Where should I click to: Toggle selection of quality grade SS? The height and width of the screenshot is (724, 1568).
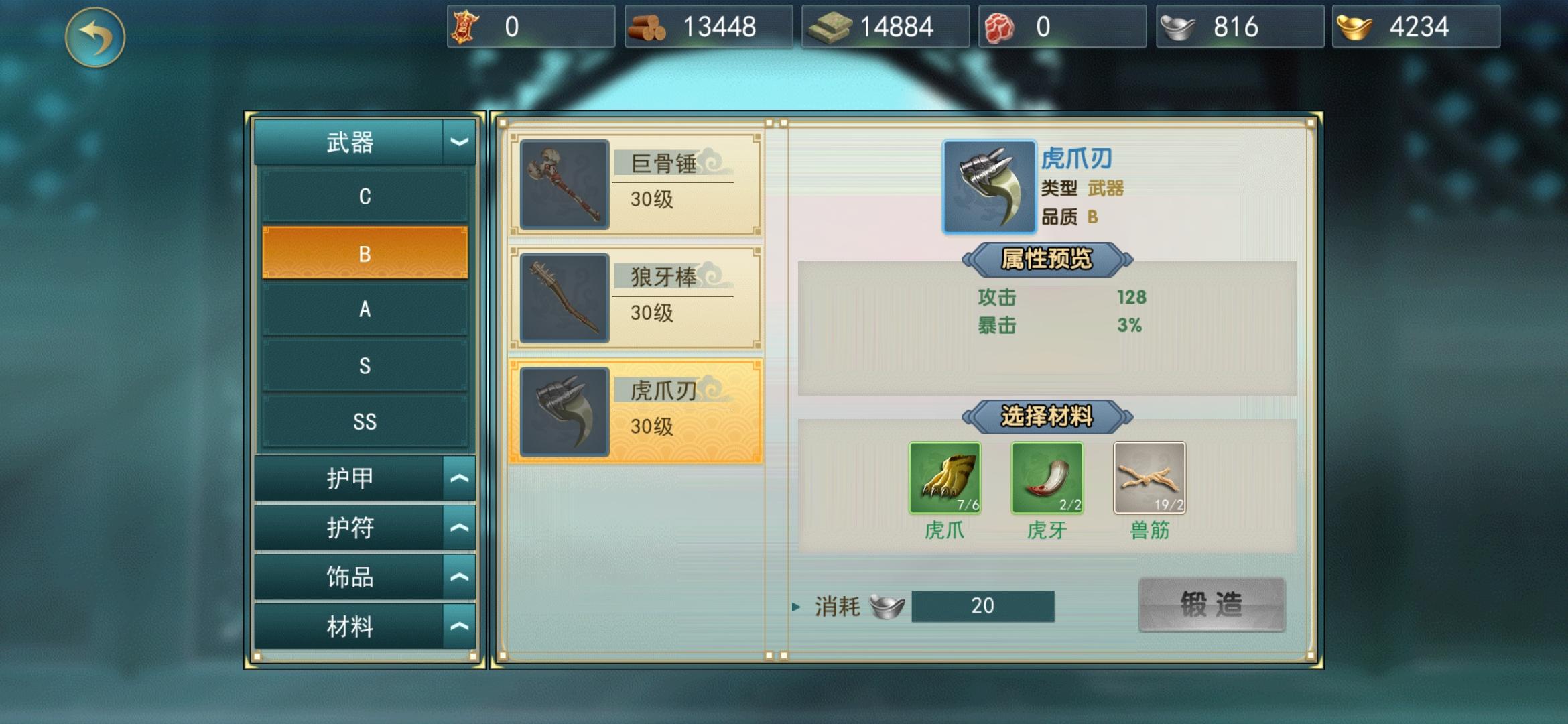pyautogui.click(x=365, y=421)
